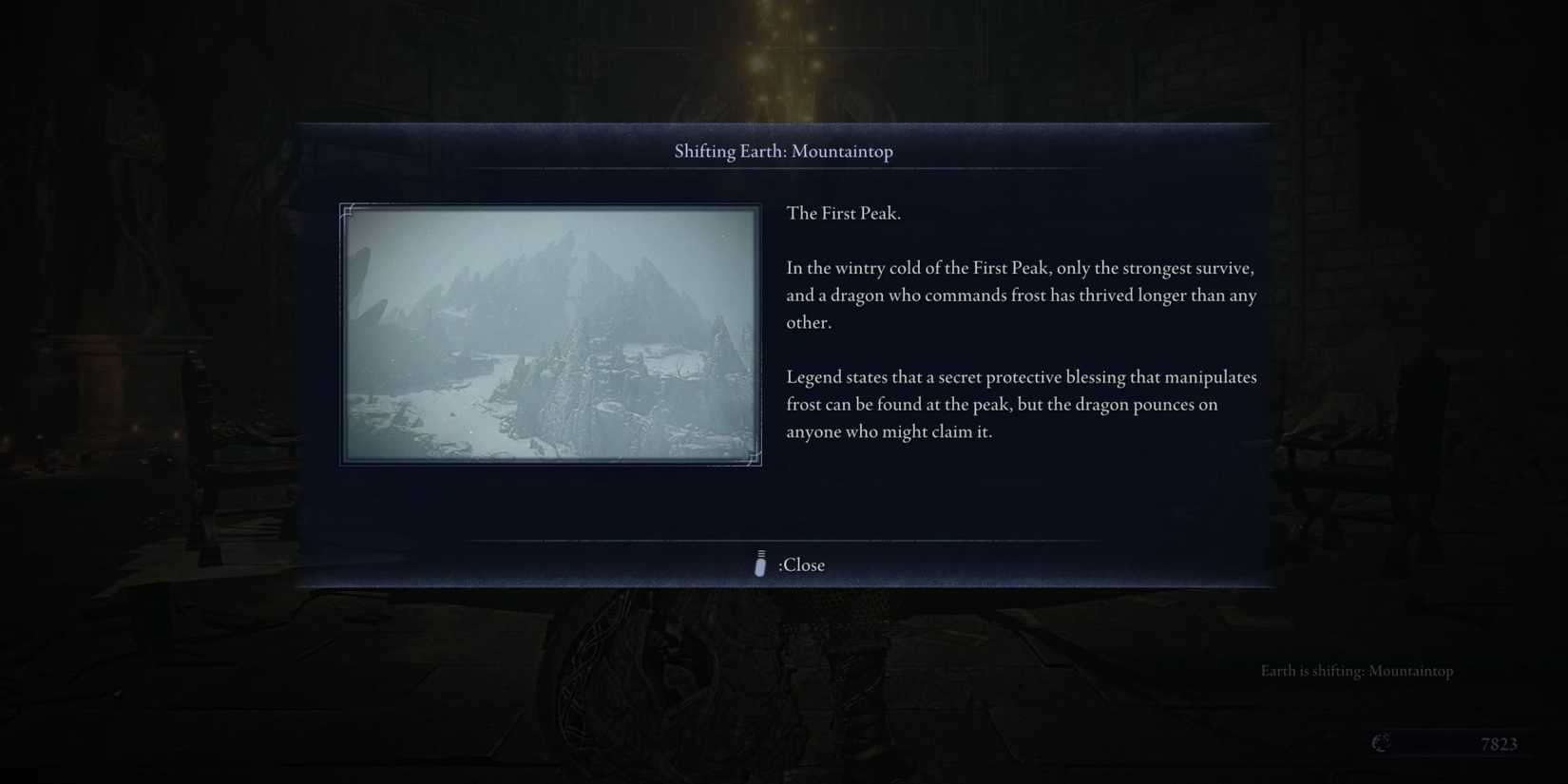Click the text The First Peak
1568x784 pixels.
coord(842,213)
